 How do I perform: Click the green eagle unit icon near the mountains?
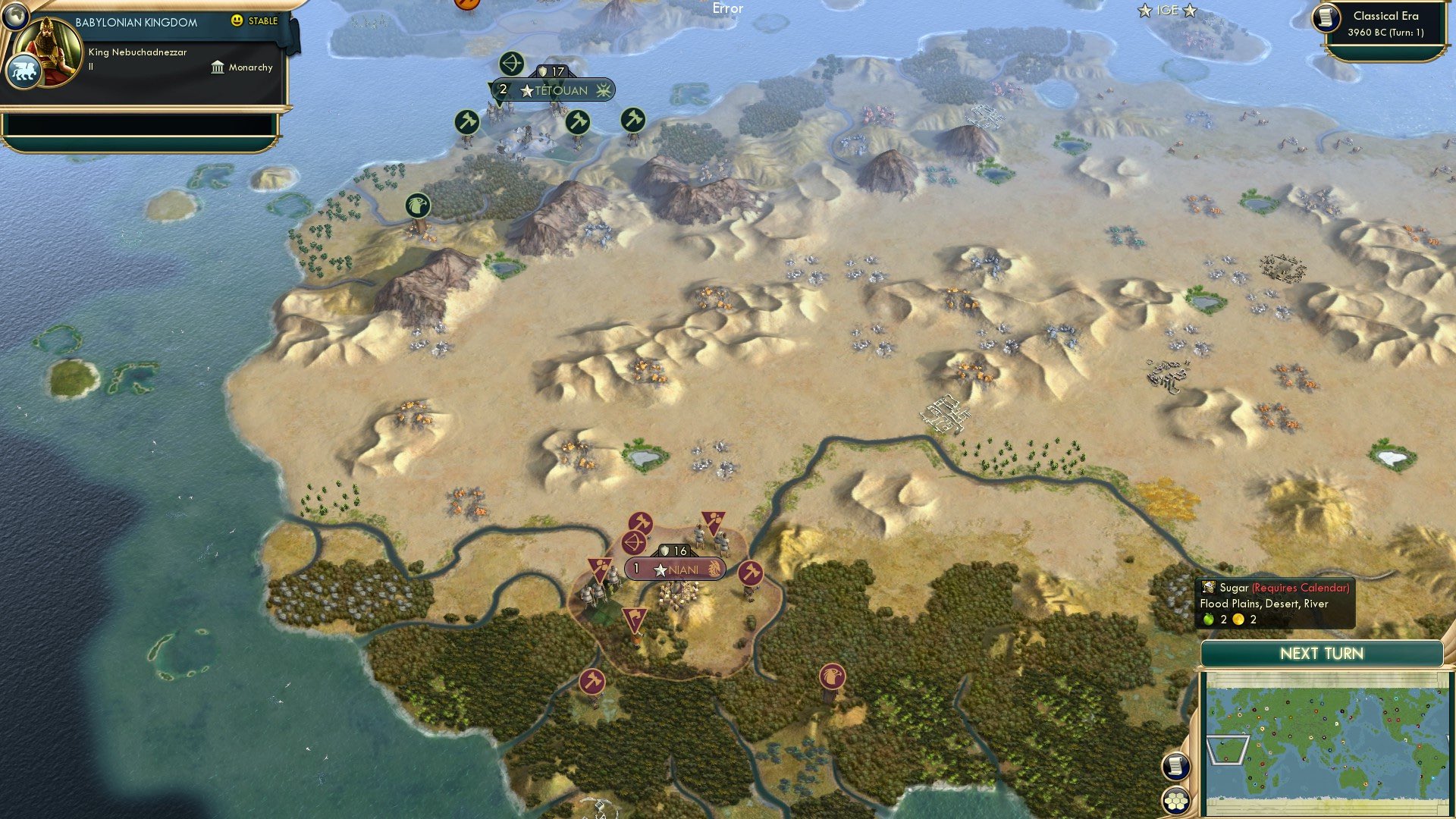pos(416,206)
